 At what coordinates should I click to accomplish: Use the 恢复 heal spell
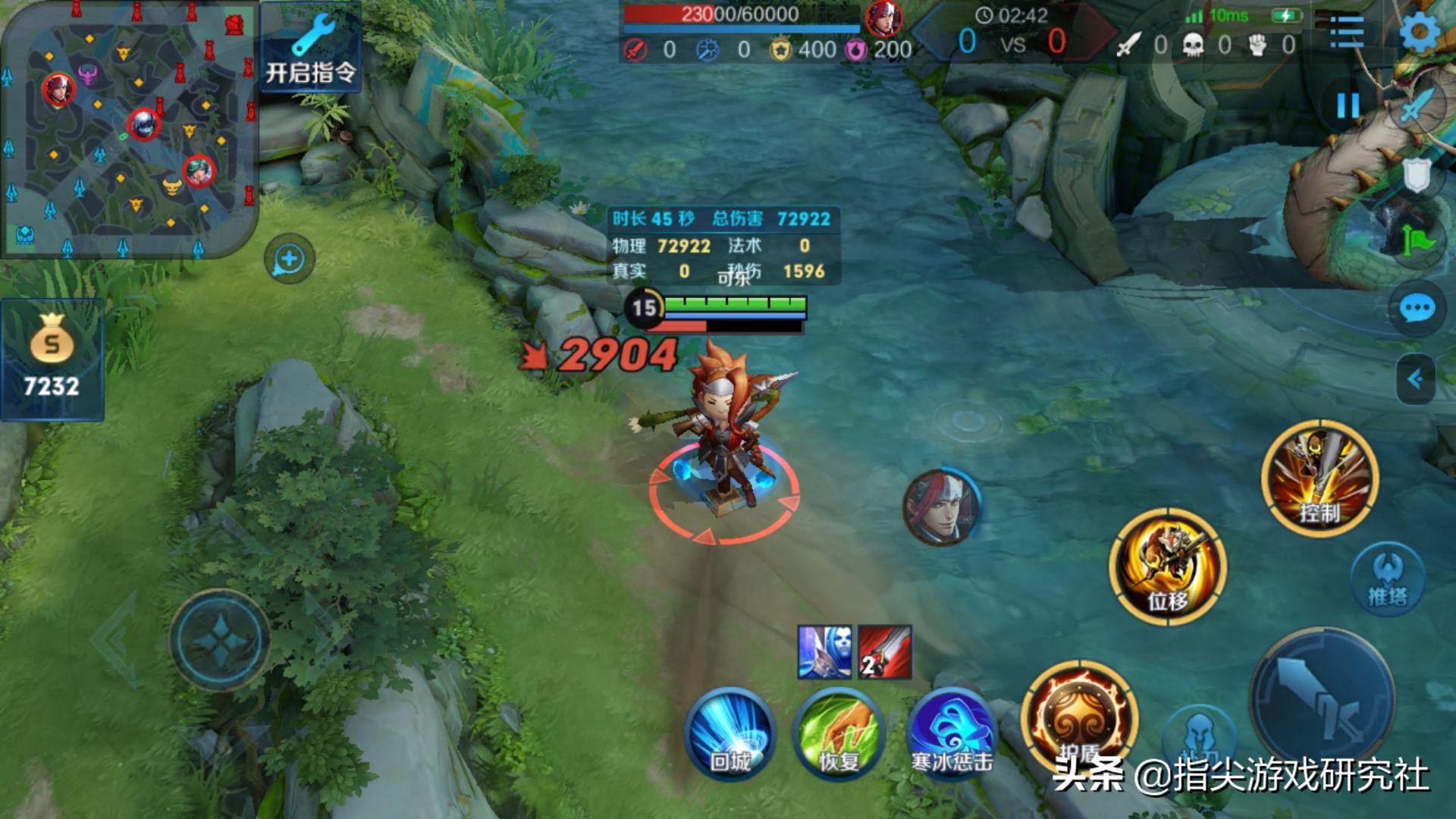pyautogui.click(x=839, y=733)
